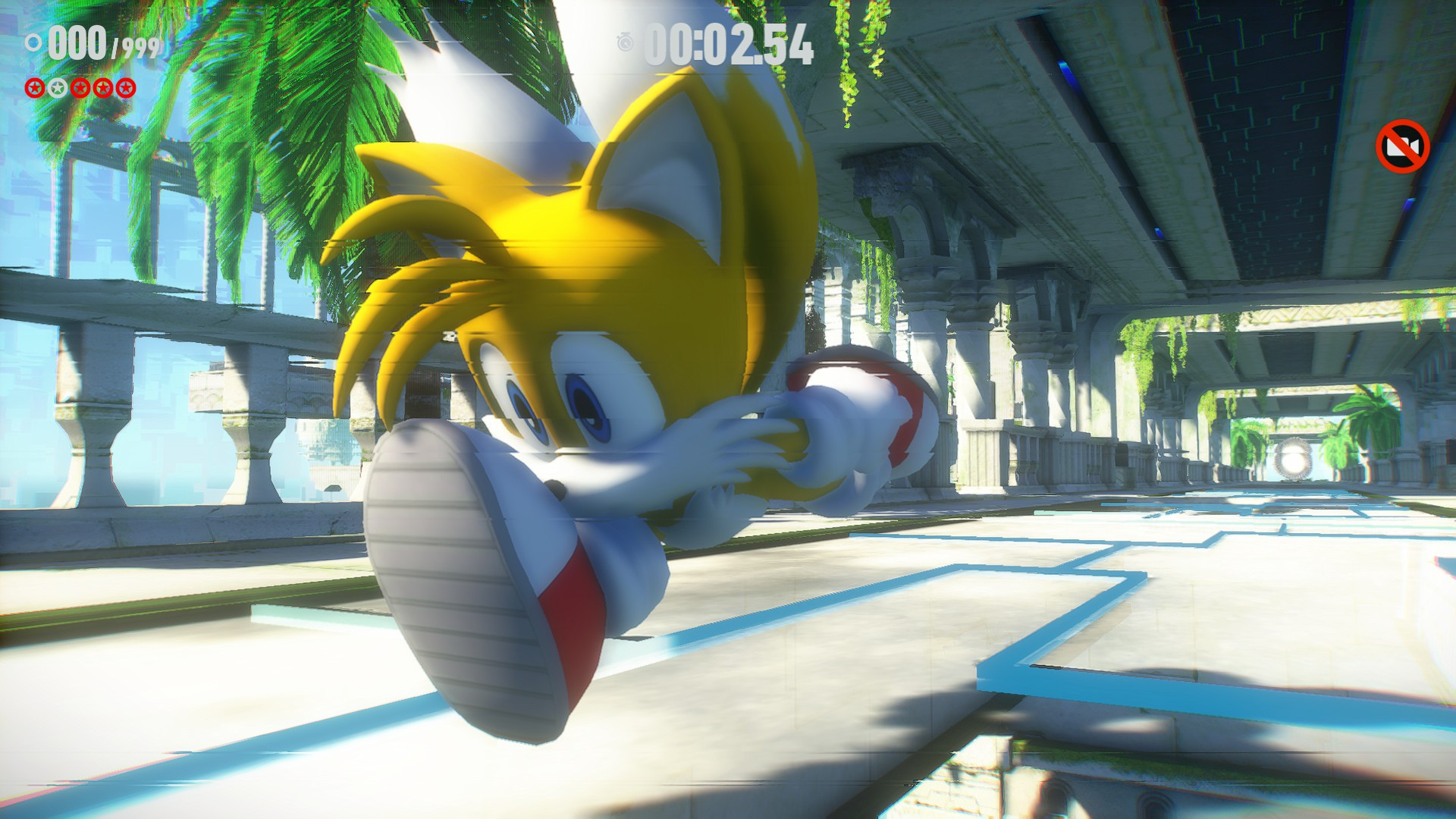Screen dimensions: 1456x819
Task: Select the 00:02.54 timer readout
Action: (728, 42)
